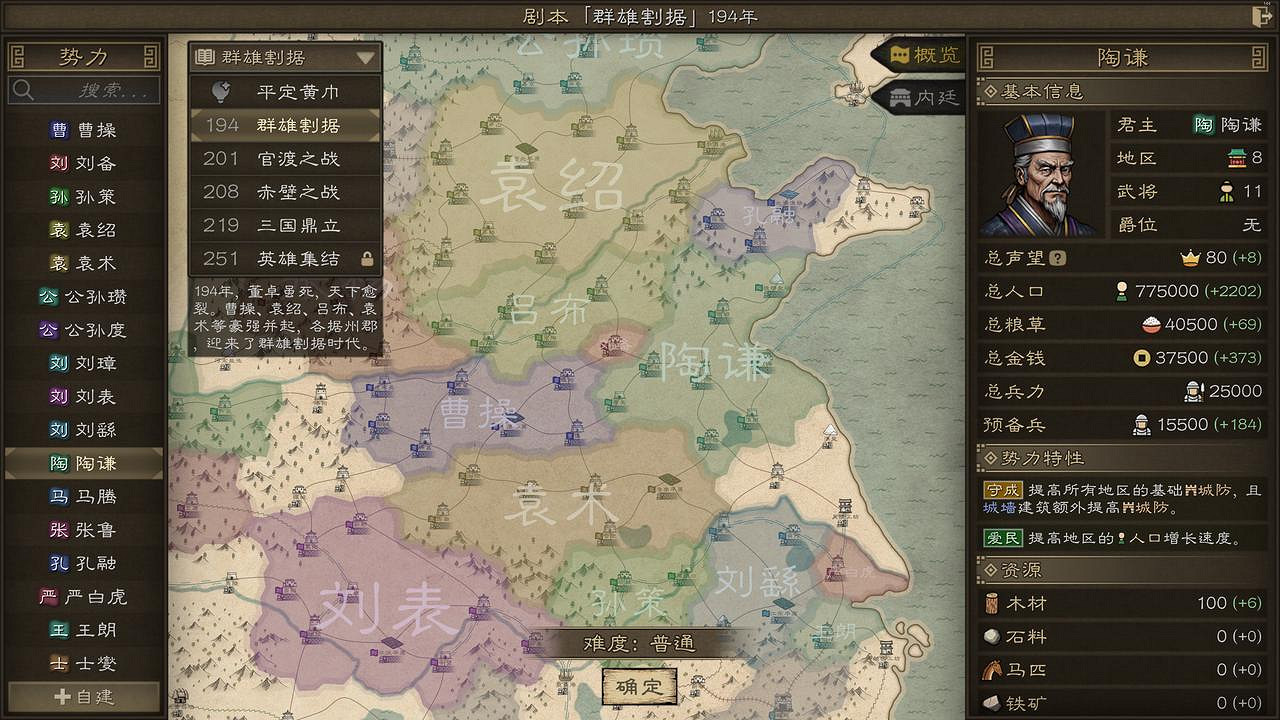
Task: Choose 刘备 as your faction
Action: [85, 161]
